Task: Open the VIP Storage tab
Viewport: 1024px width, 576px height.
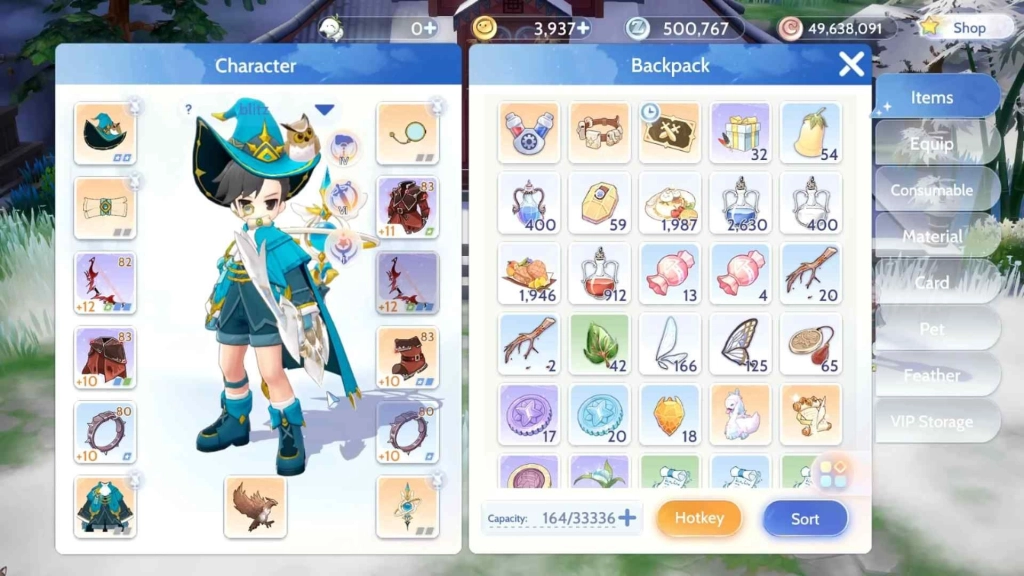Action: [x=931, y=422]
